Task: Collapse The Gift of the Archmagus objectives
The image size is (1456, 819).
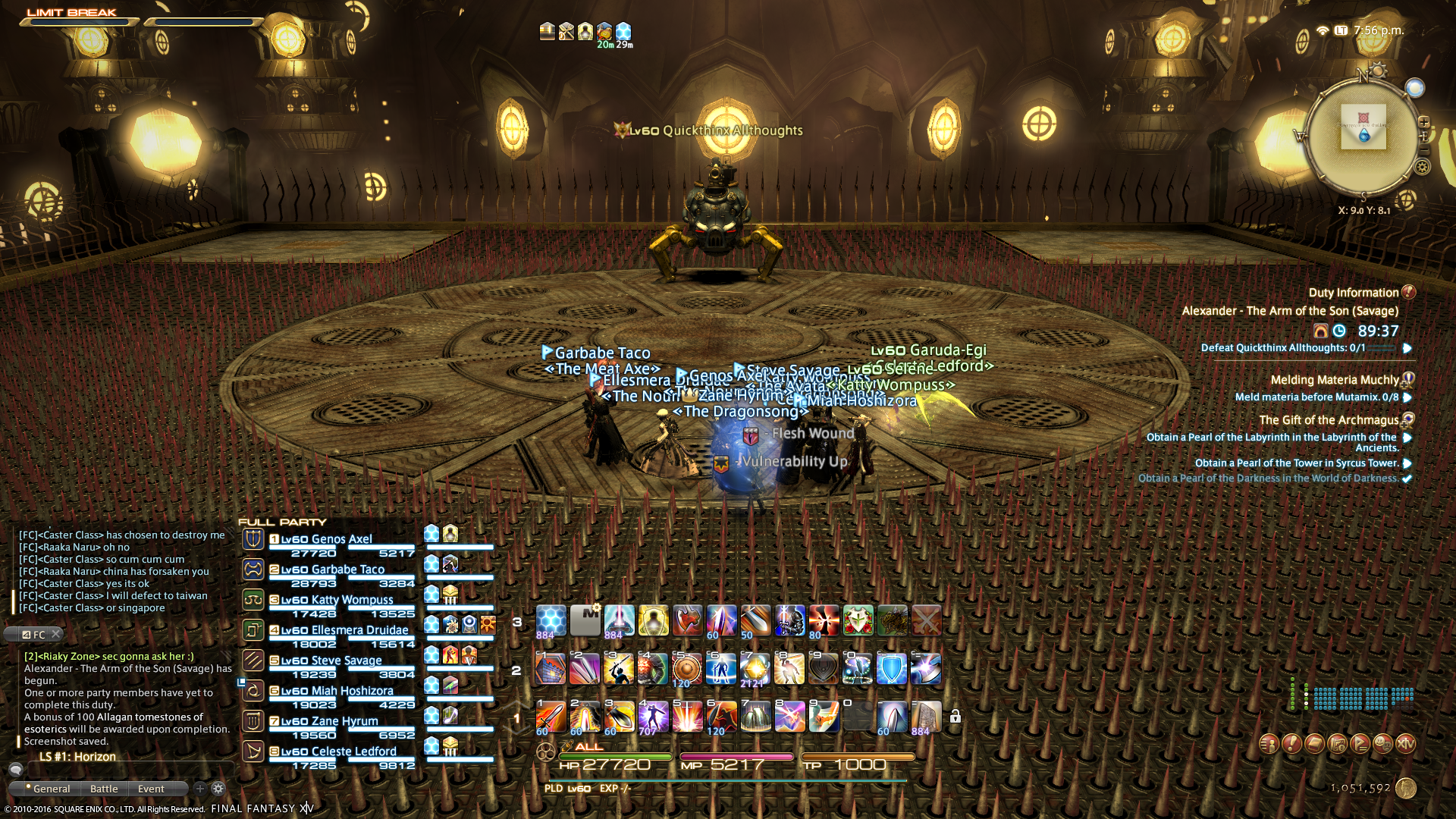Action: click(1407, 420)
